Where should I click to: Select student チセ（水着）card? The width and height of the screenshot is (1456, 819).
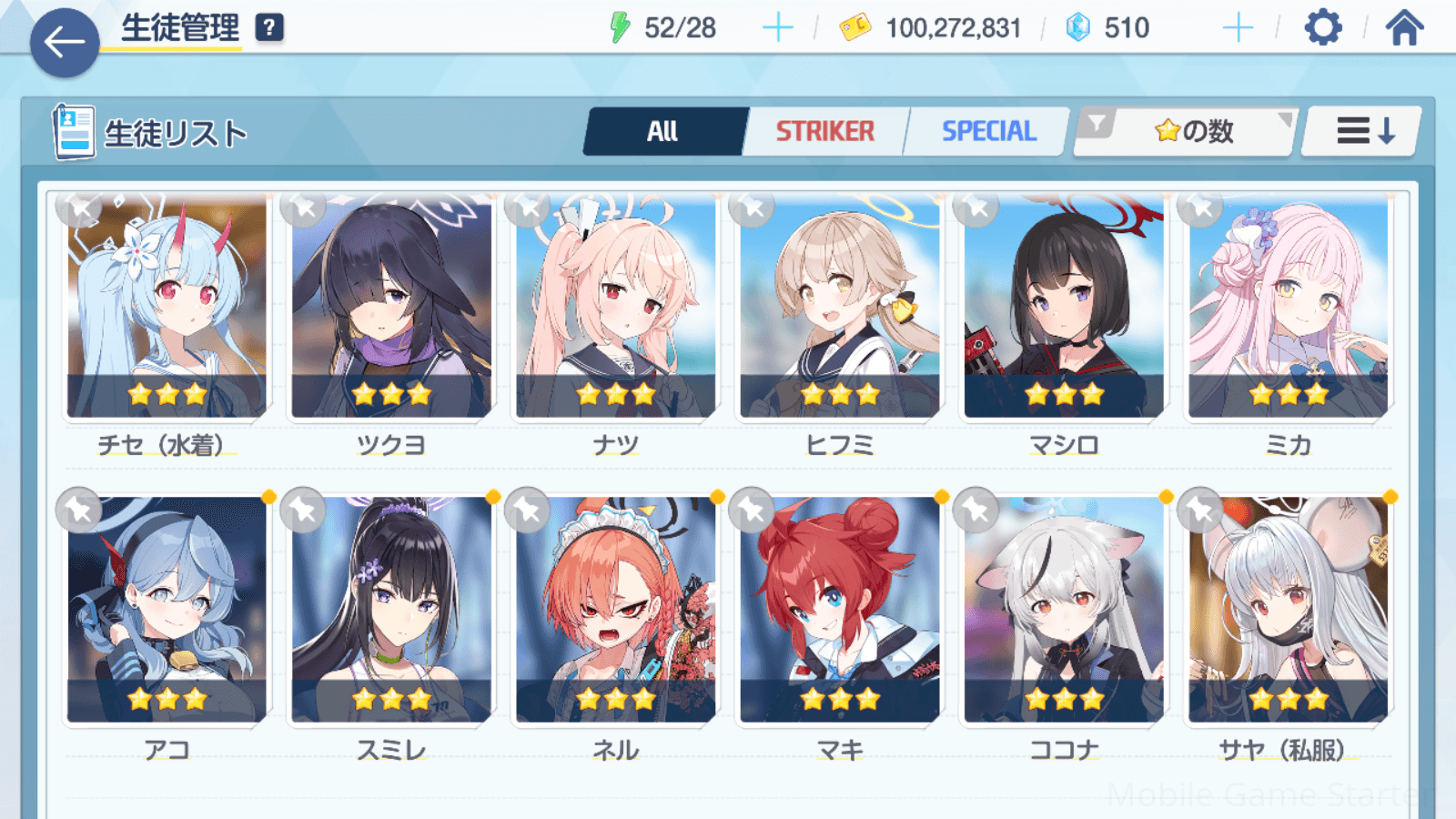[x=167, y=309]
